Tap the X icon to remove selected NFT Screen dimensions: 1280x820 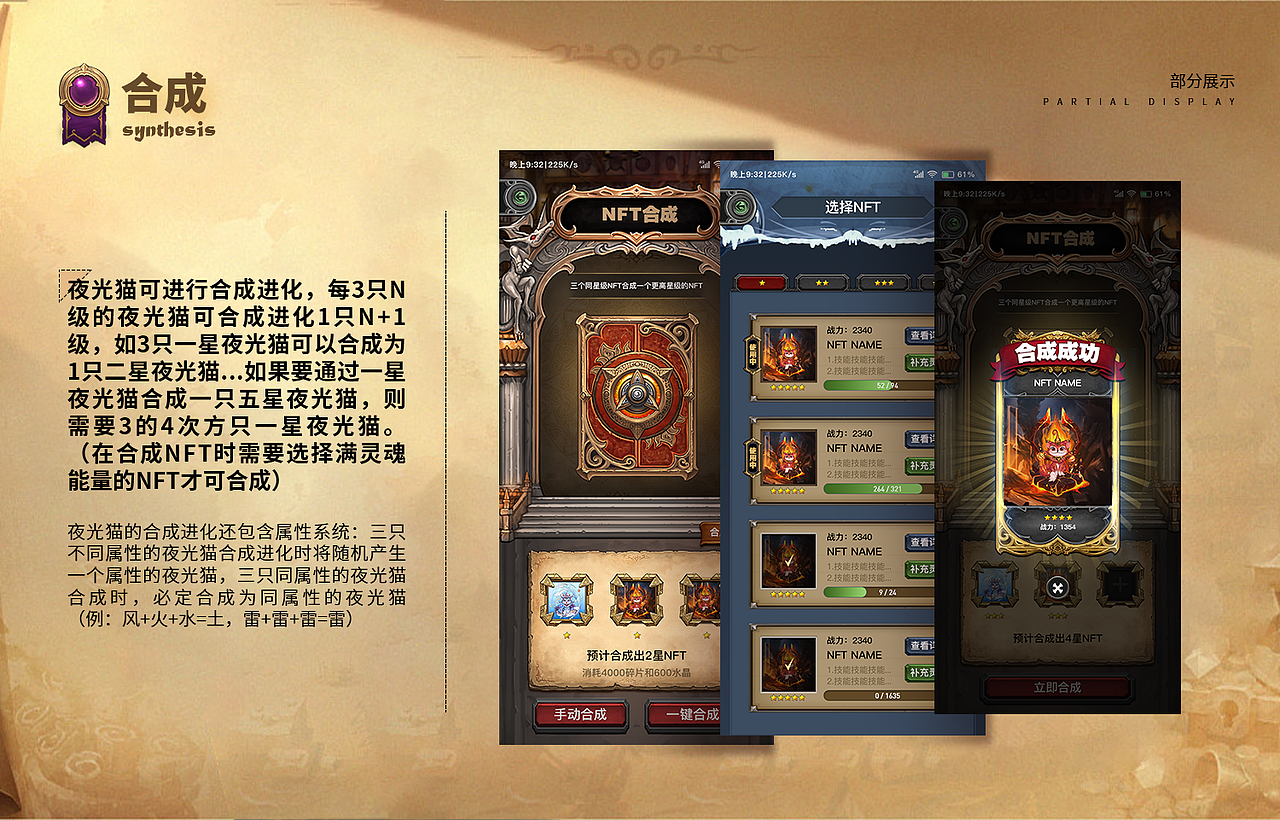pos(1057,588)
